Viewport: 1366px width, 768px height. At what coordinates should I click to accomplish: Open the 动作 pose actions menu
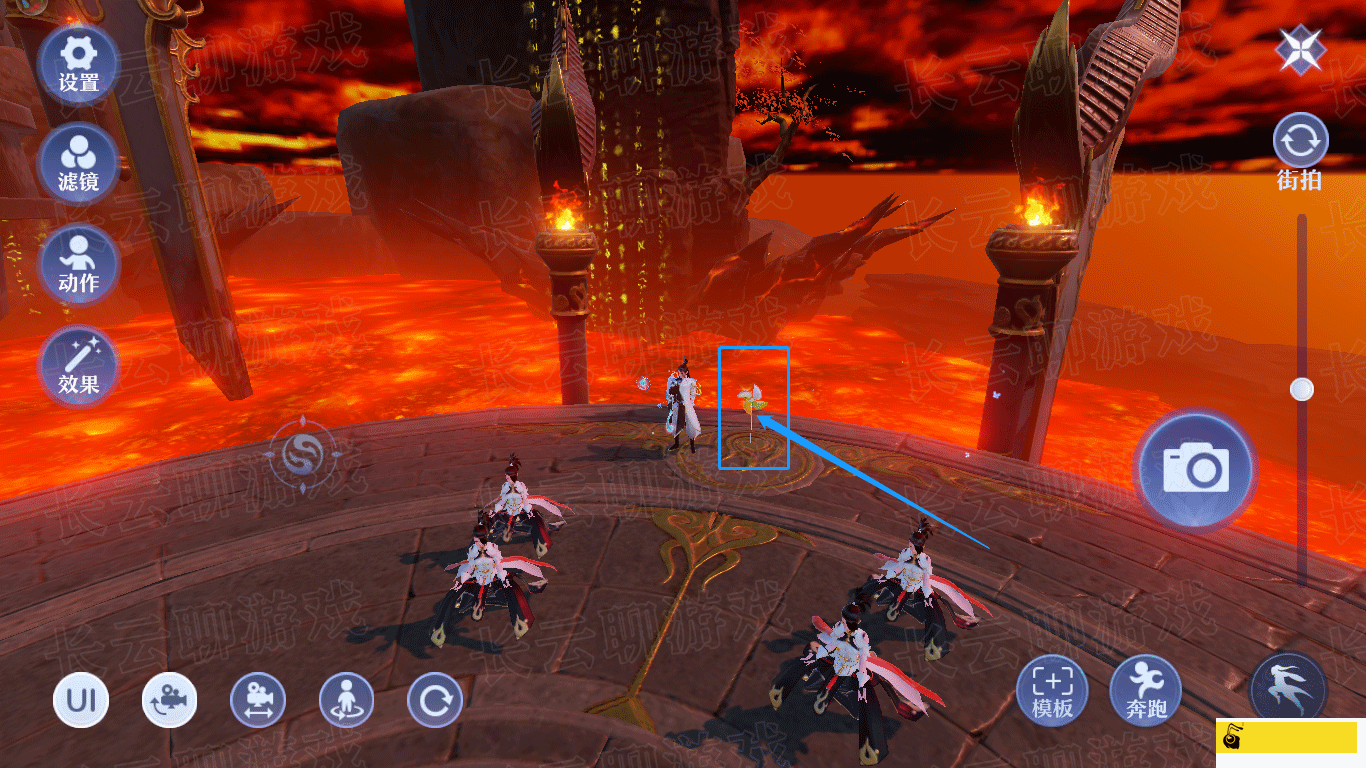[x=78, y=262]
